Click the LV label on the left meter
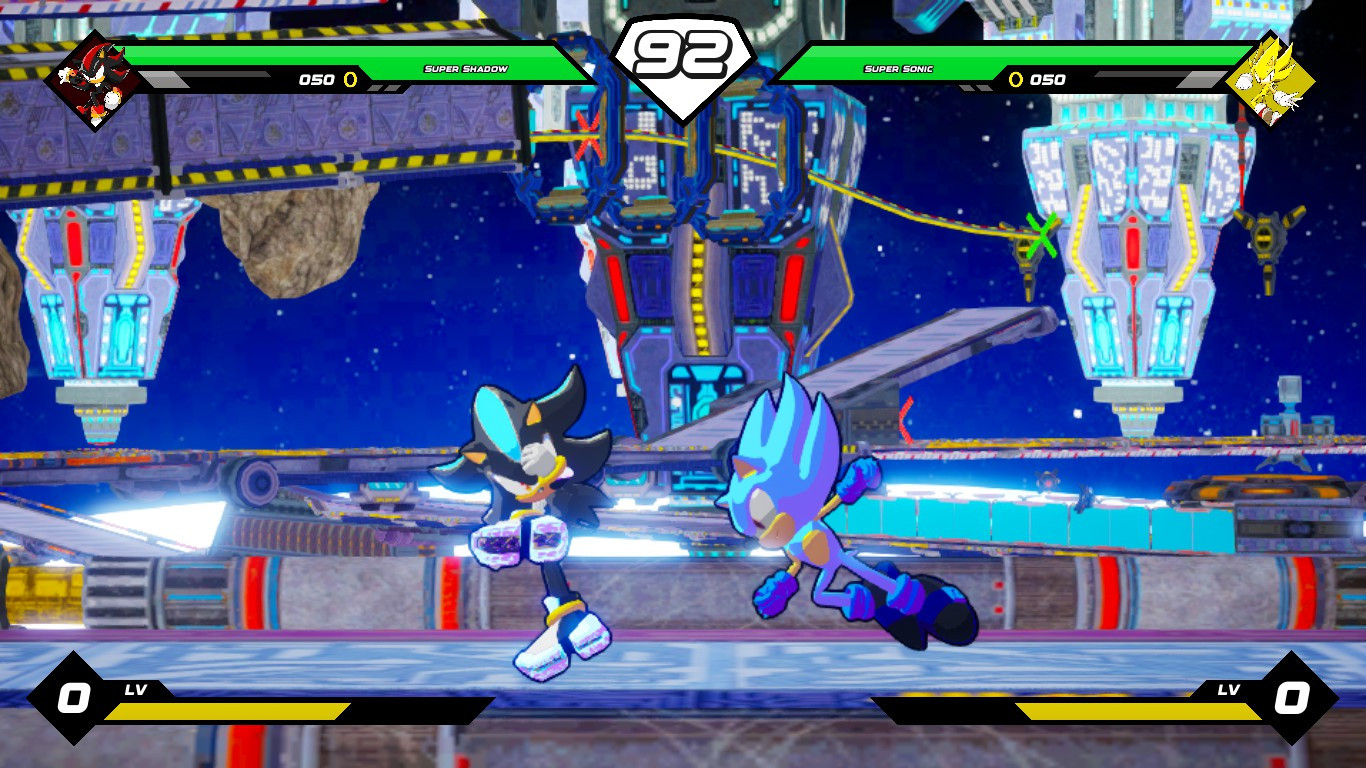This screenshot has width=1366, height=768. 136,689
